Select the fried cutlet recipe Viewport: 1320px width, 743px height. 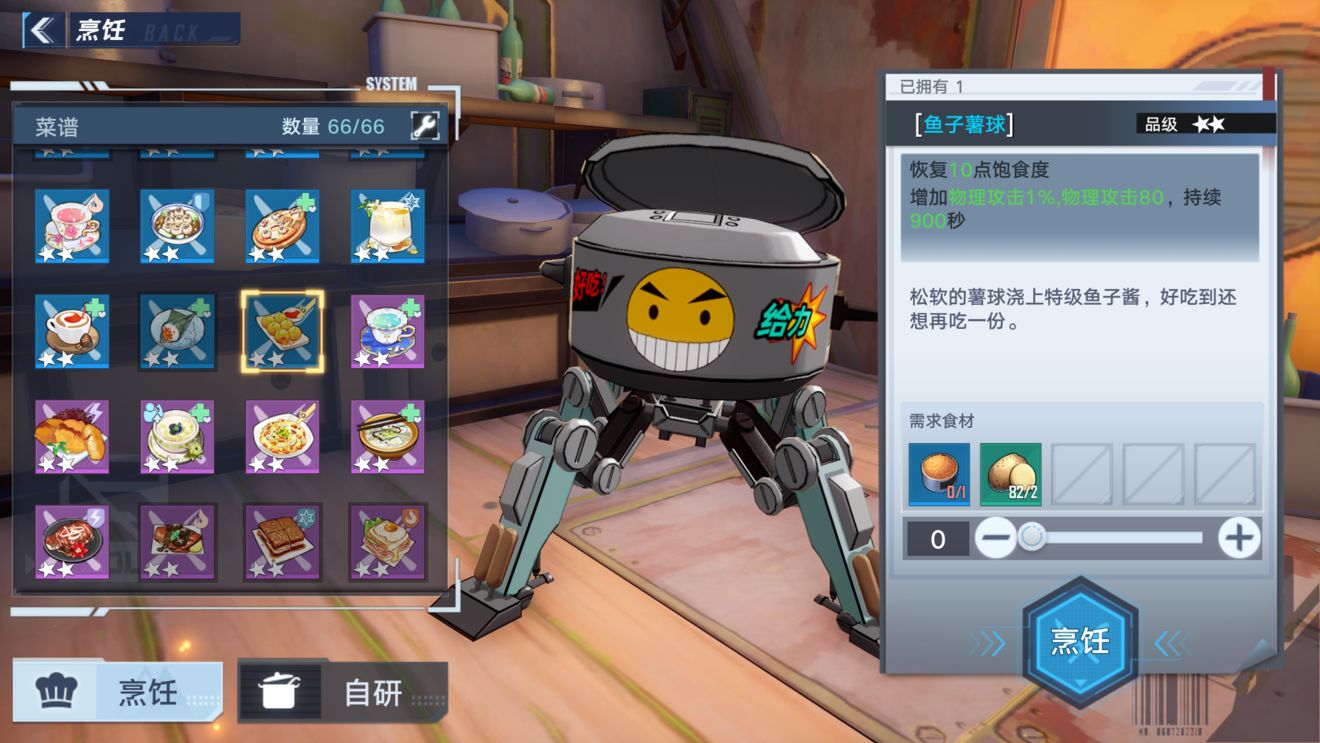tap(72, 436)
